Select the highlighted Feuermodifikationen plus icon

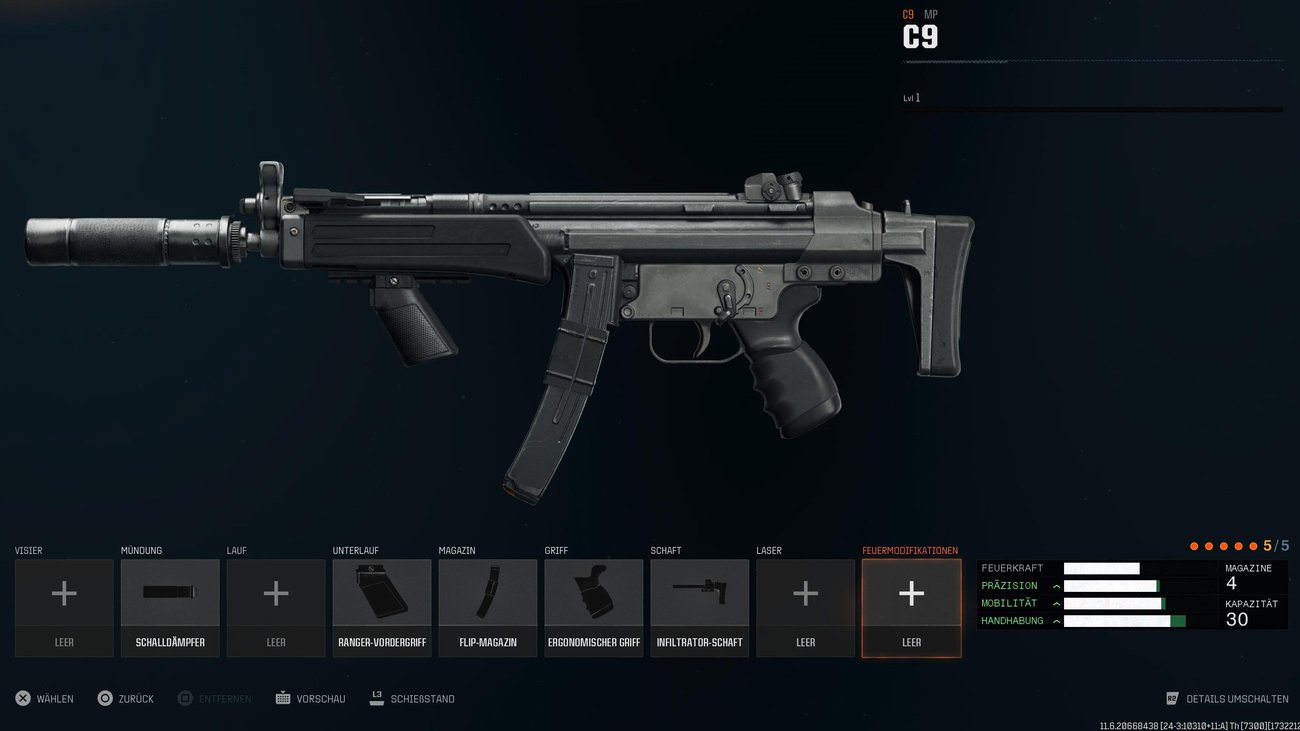coord(911,593)
